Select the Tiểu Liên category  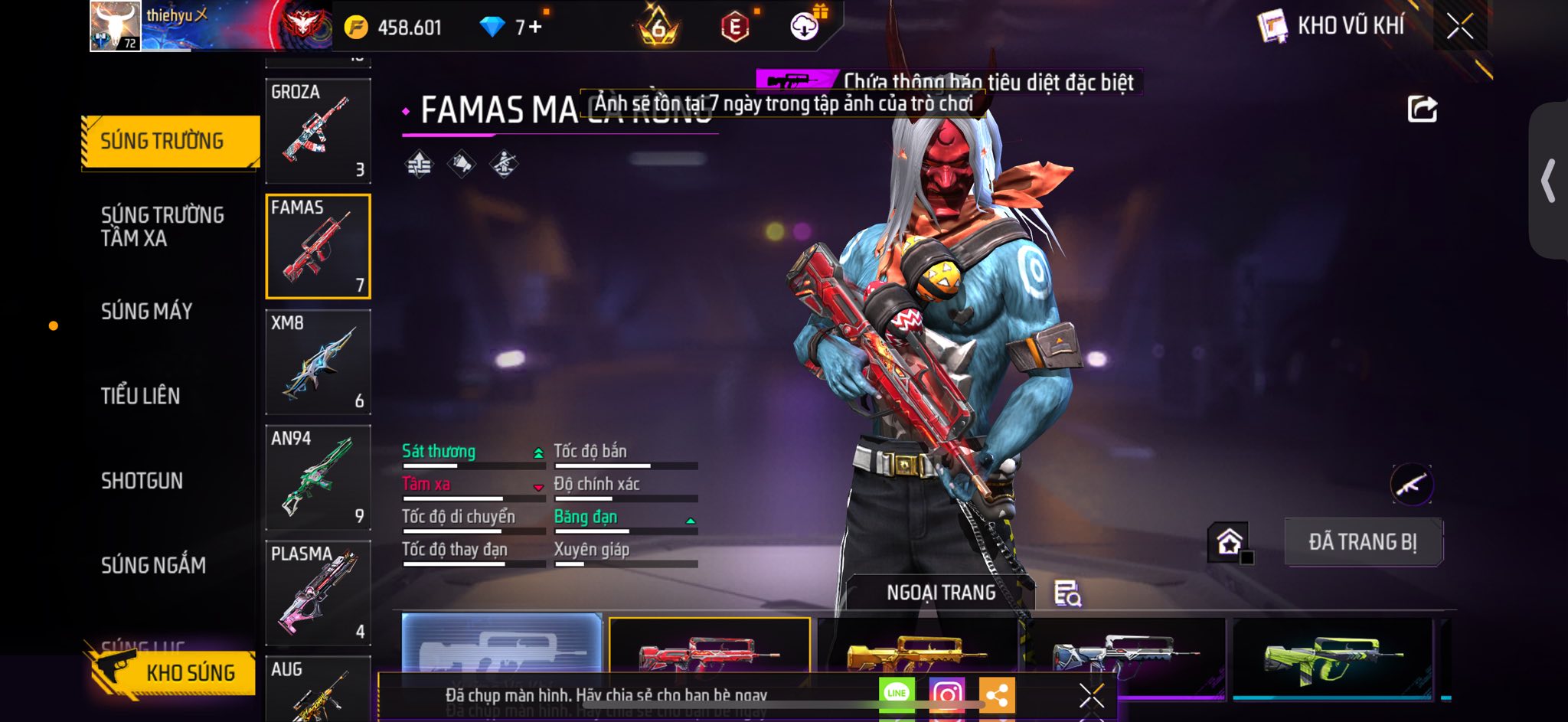(141, 396)
